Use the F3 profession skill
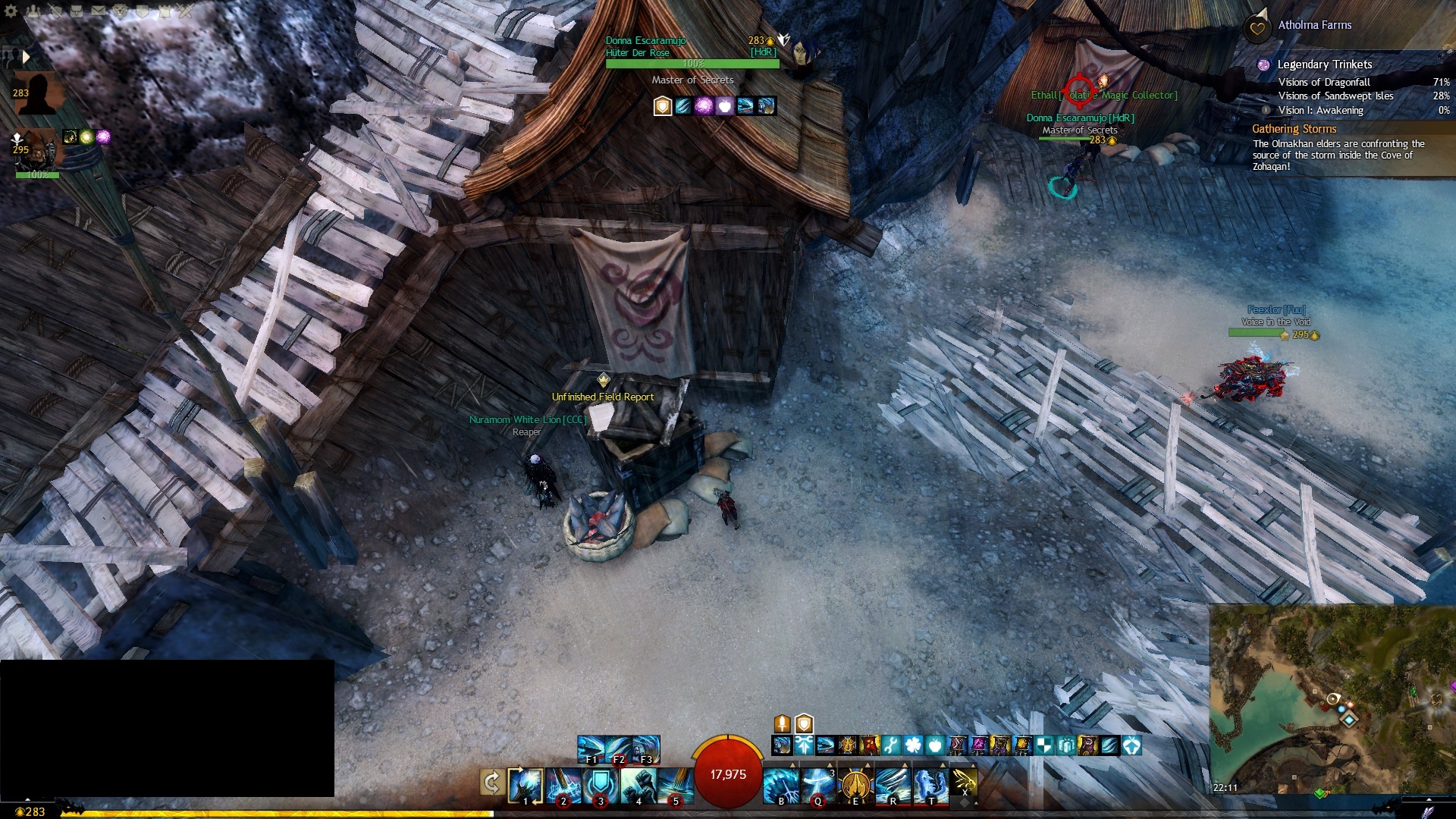This screenshot has width=1456, height=819. (646, 748)
